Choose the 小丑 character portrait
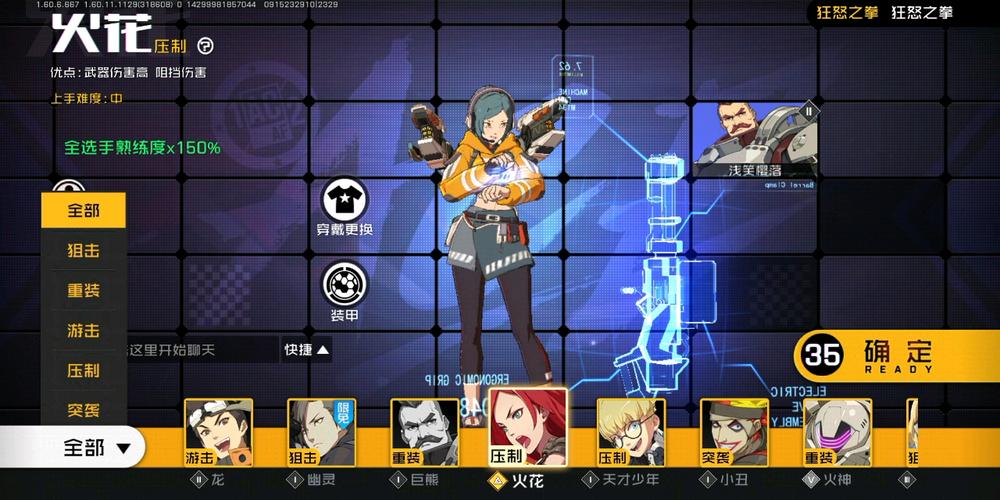1000x500 pixels. tap(733, 433)
